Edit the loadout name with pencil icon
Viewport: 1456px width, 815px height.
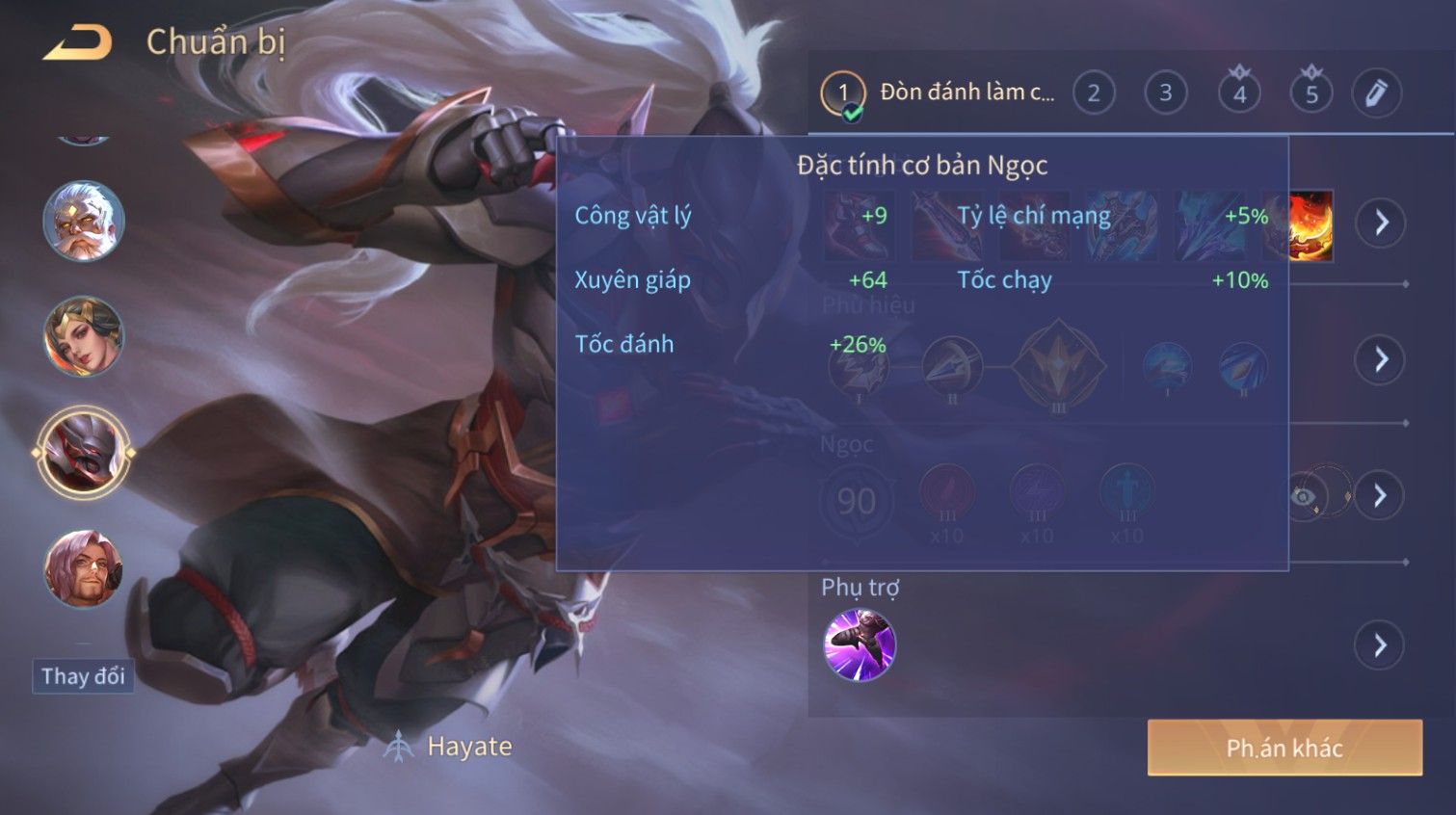tap(1376, 93)
